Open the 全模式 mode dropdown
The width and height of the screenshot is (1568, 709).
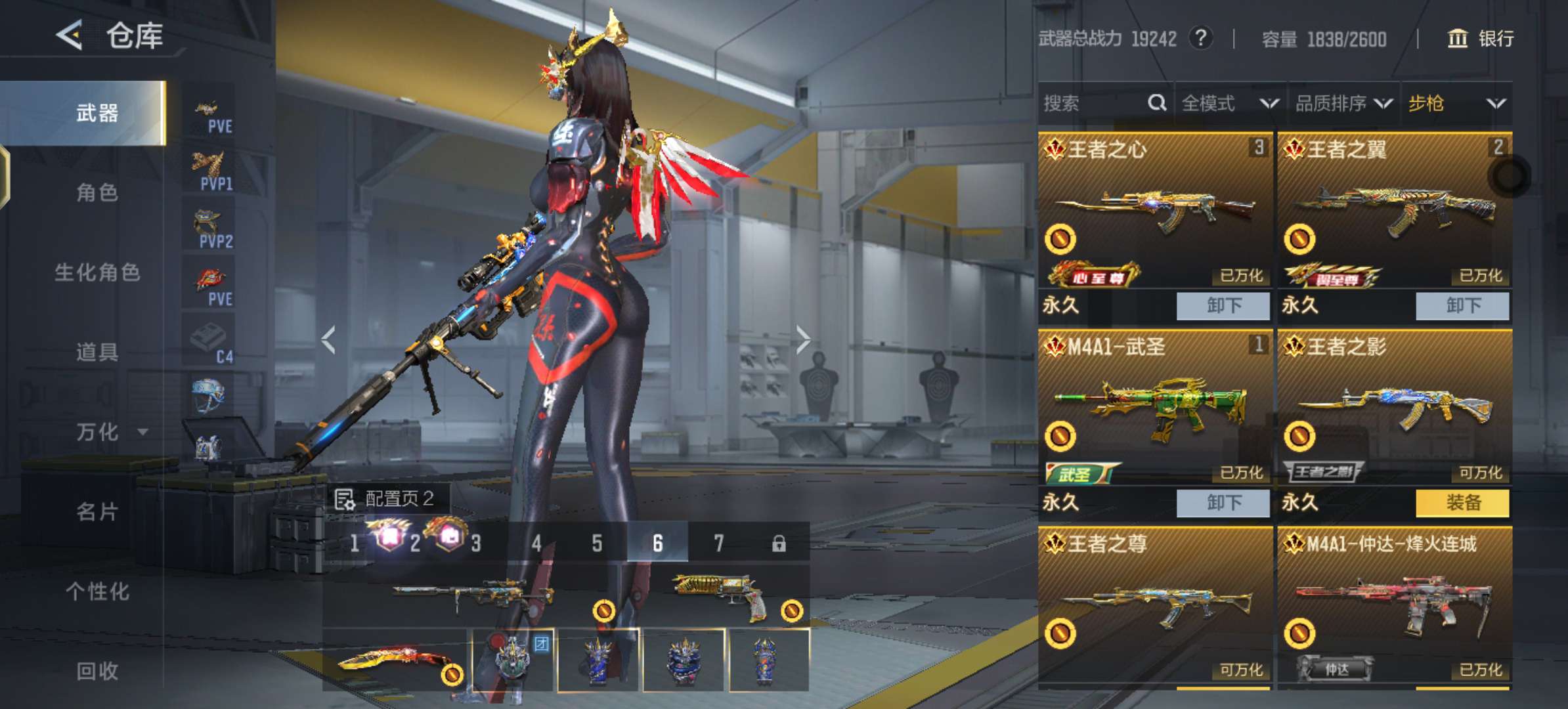click(x=1229, y=103)
